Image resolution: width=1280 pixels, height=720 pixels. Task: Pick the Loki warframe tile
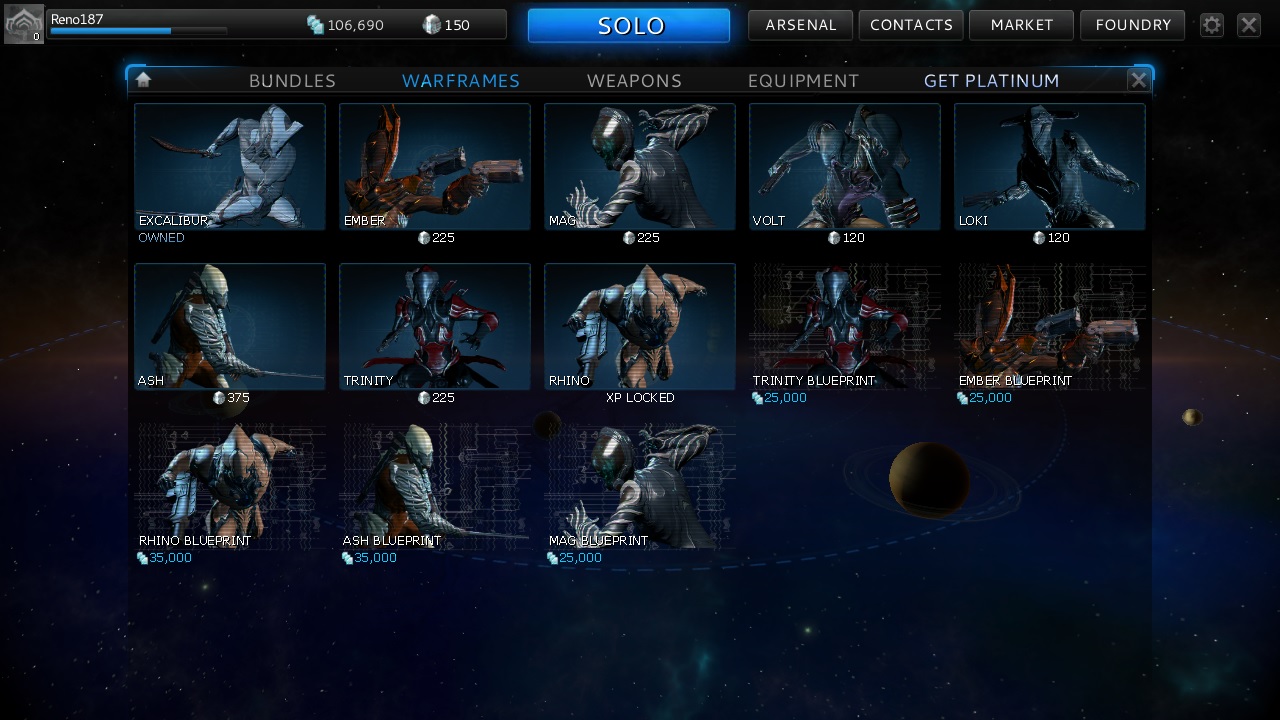click(1049, 167)
